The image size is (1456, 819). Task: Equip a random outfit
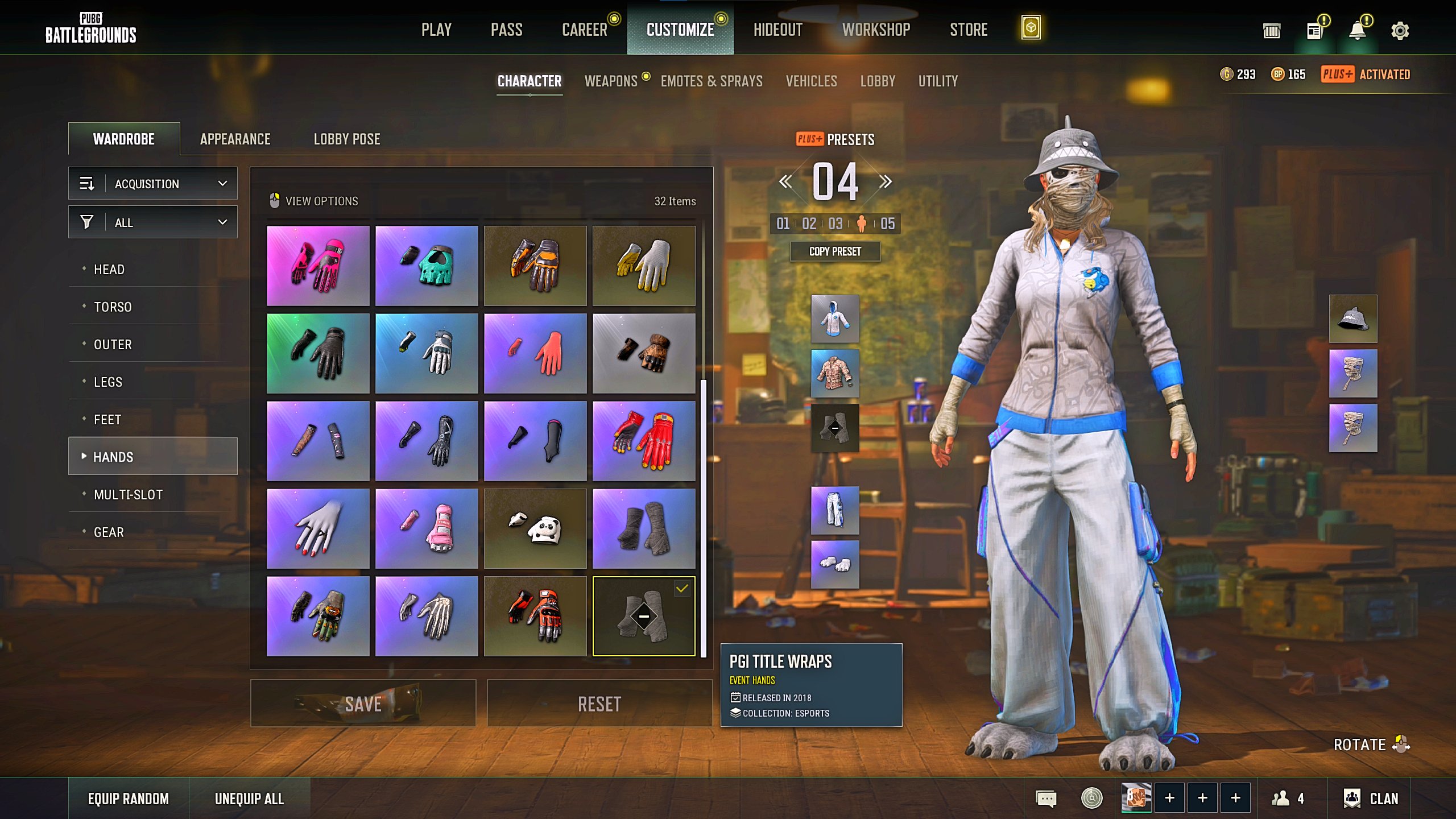pos(128,799)
